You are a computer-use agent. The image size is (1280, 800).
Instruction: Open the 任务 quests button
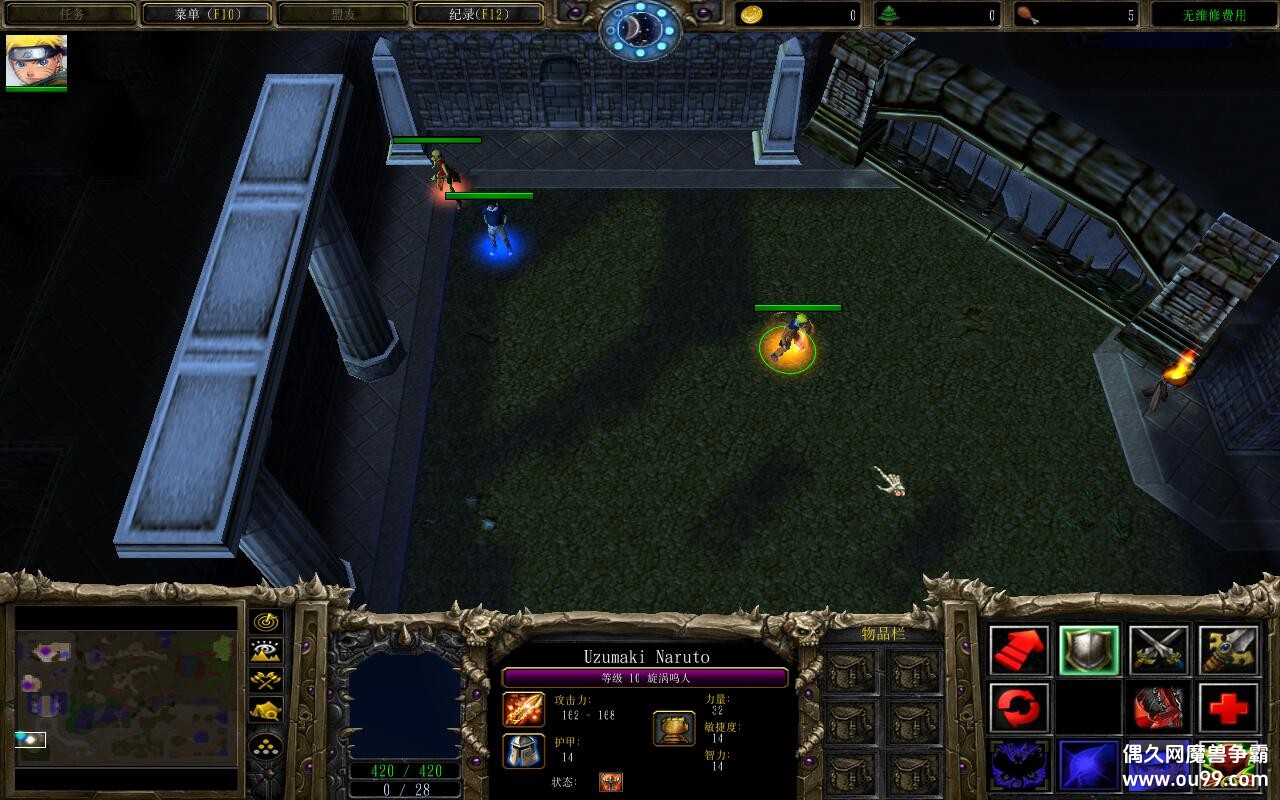click(70, 14)
